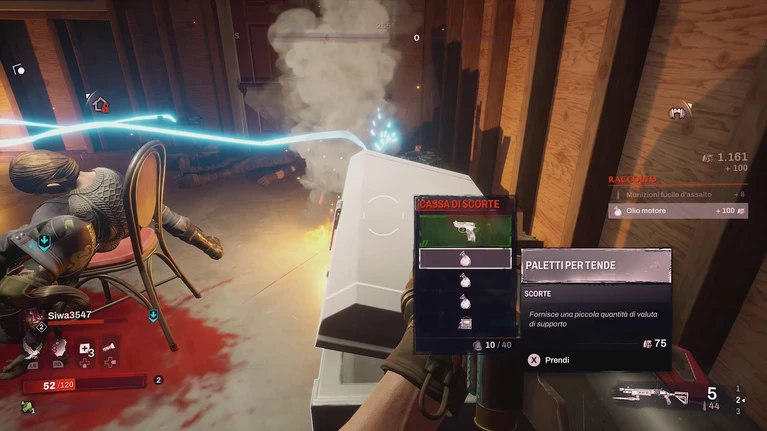Click the equipped assault rifle weapon icon
The width and height of the screenshot is (767, 431).
pyautogui.click(x=651, y=395)
